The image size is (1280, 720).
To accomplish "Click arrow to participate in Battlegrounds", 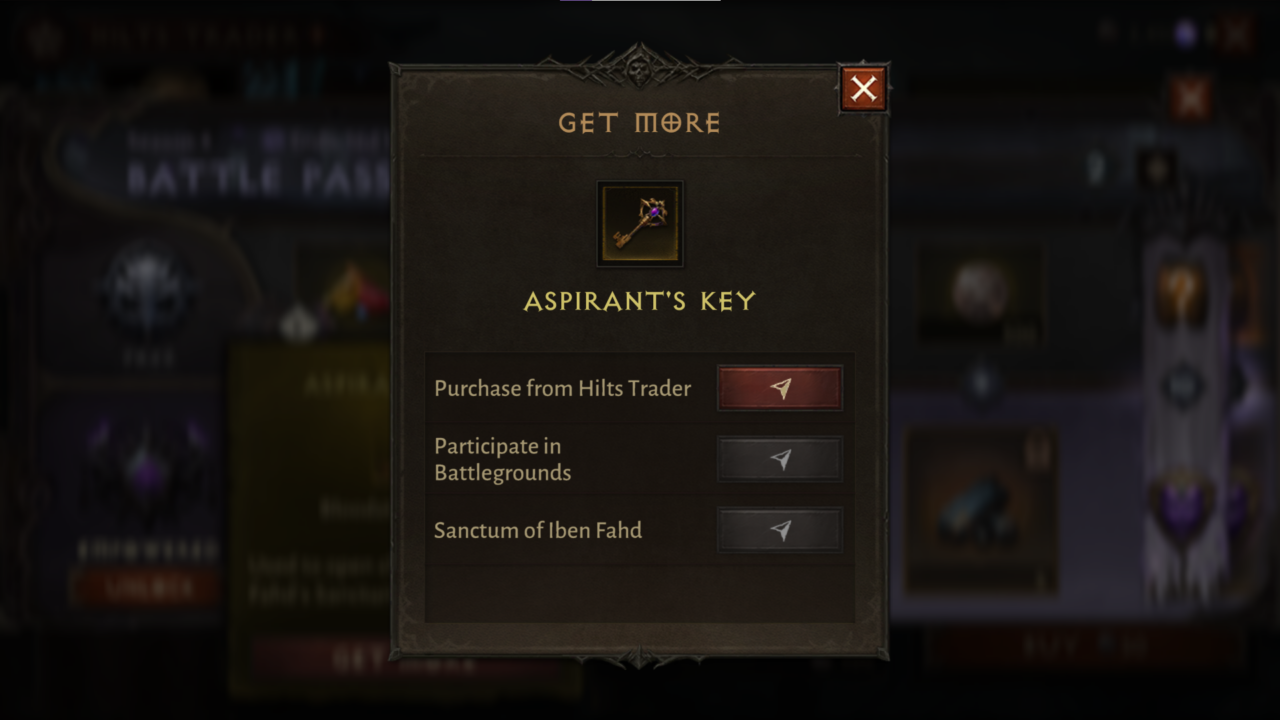I will (x=780, y=459).
